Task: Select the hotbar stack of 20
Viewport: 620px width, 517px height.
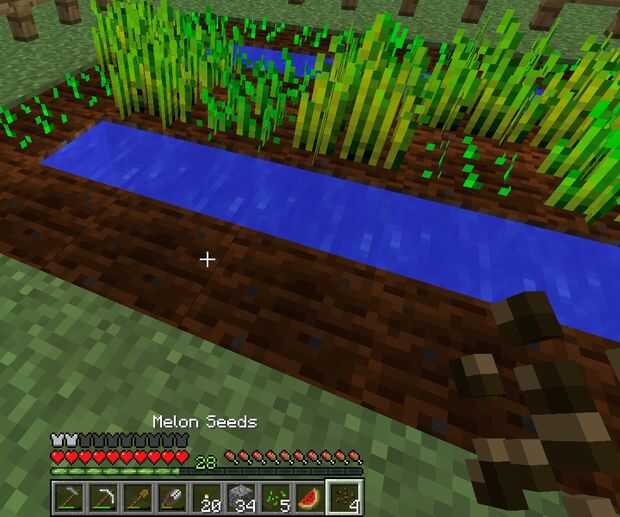Action: tap(208, 496)
